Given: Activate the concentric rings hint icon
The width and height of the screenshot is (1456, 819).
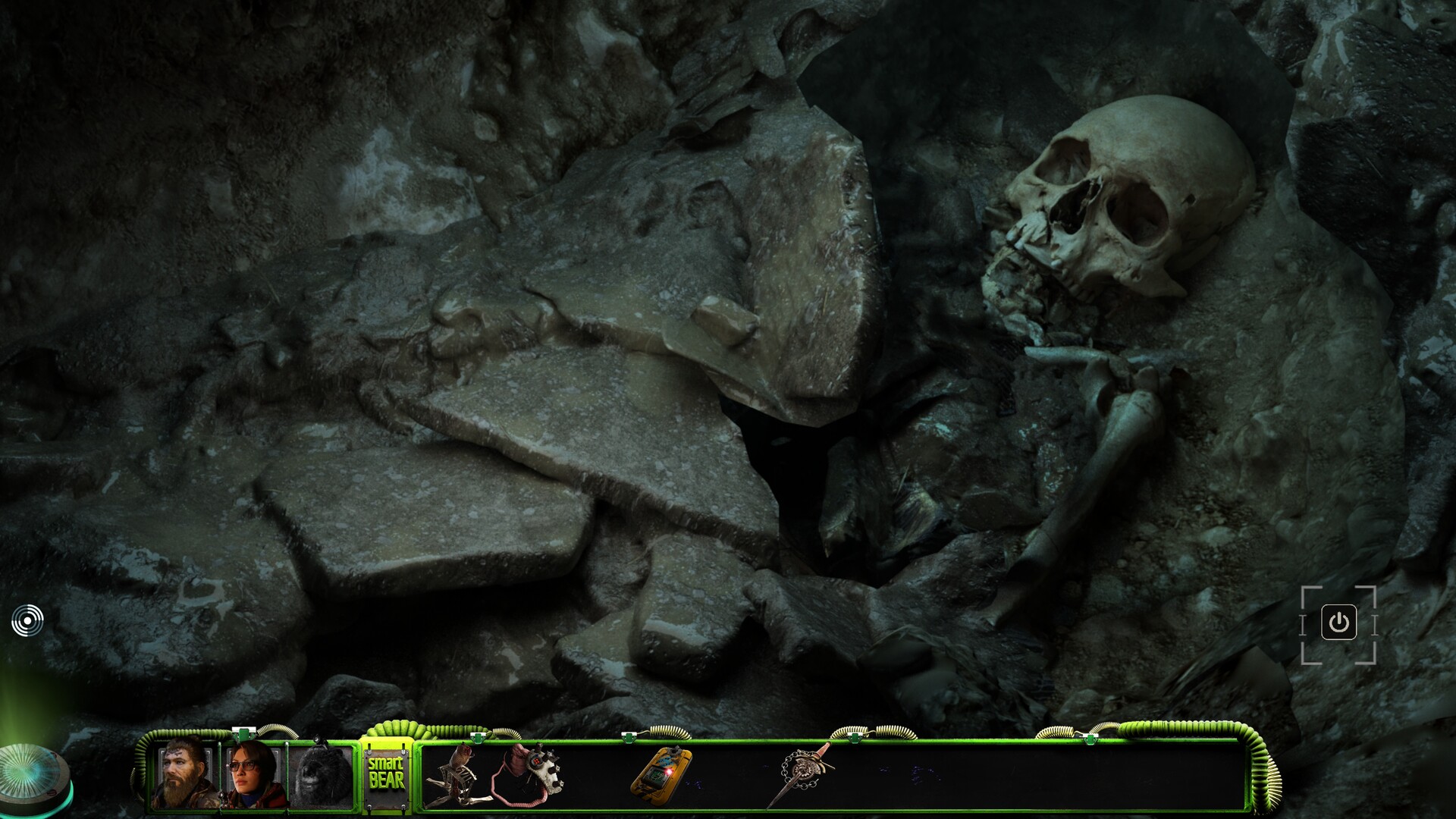Looking at the screenshot, I should point(27,621).
